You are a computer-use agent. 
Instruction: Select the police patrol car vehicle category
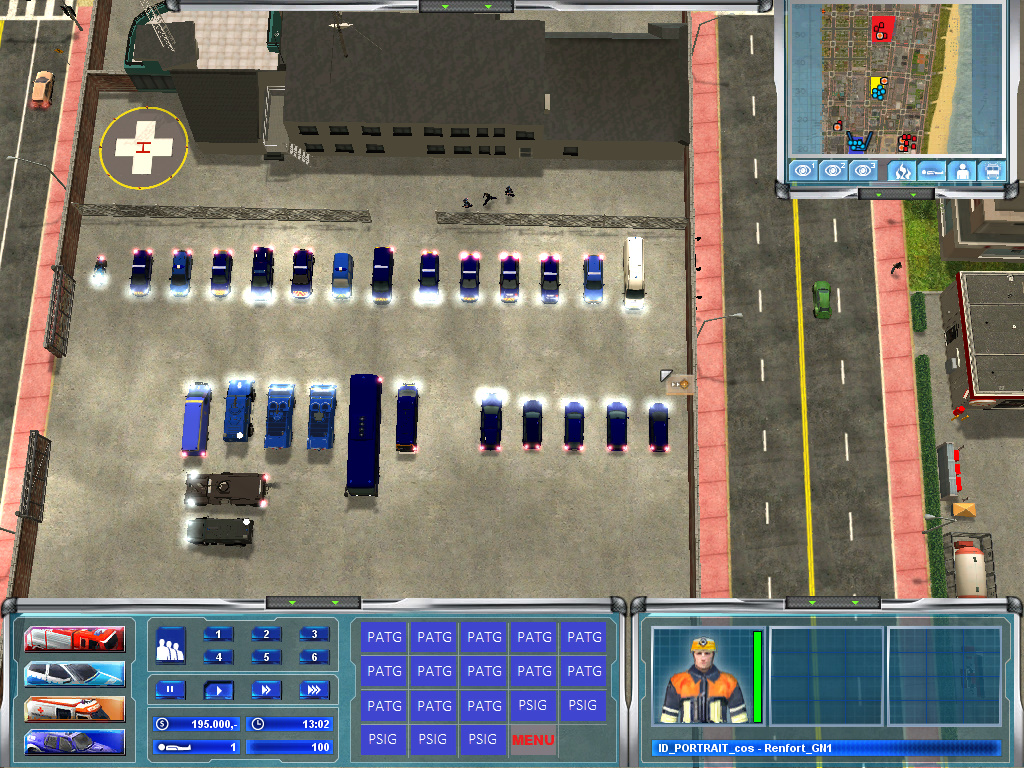[x=75, y=673]
